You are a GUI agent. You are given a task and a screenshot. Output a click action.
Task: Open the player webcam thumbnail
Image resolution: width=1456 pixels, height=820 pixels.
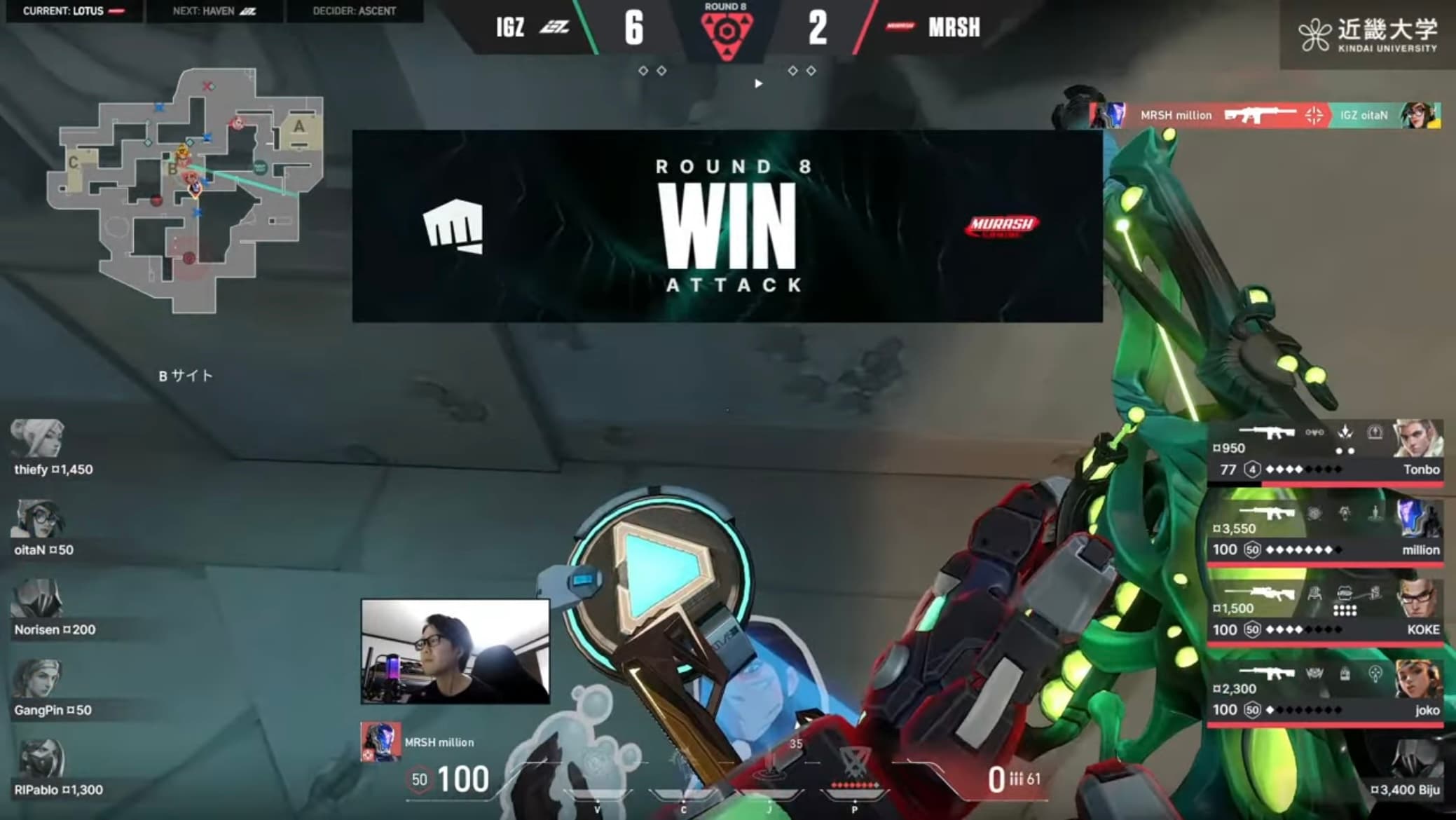click(455, 651)
